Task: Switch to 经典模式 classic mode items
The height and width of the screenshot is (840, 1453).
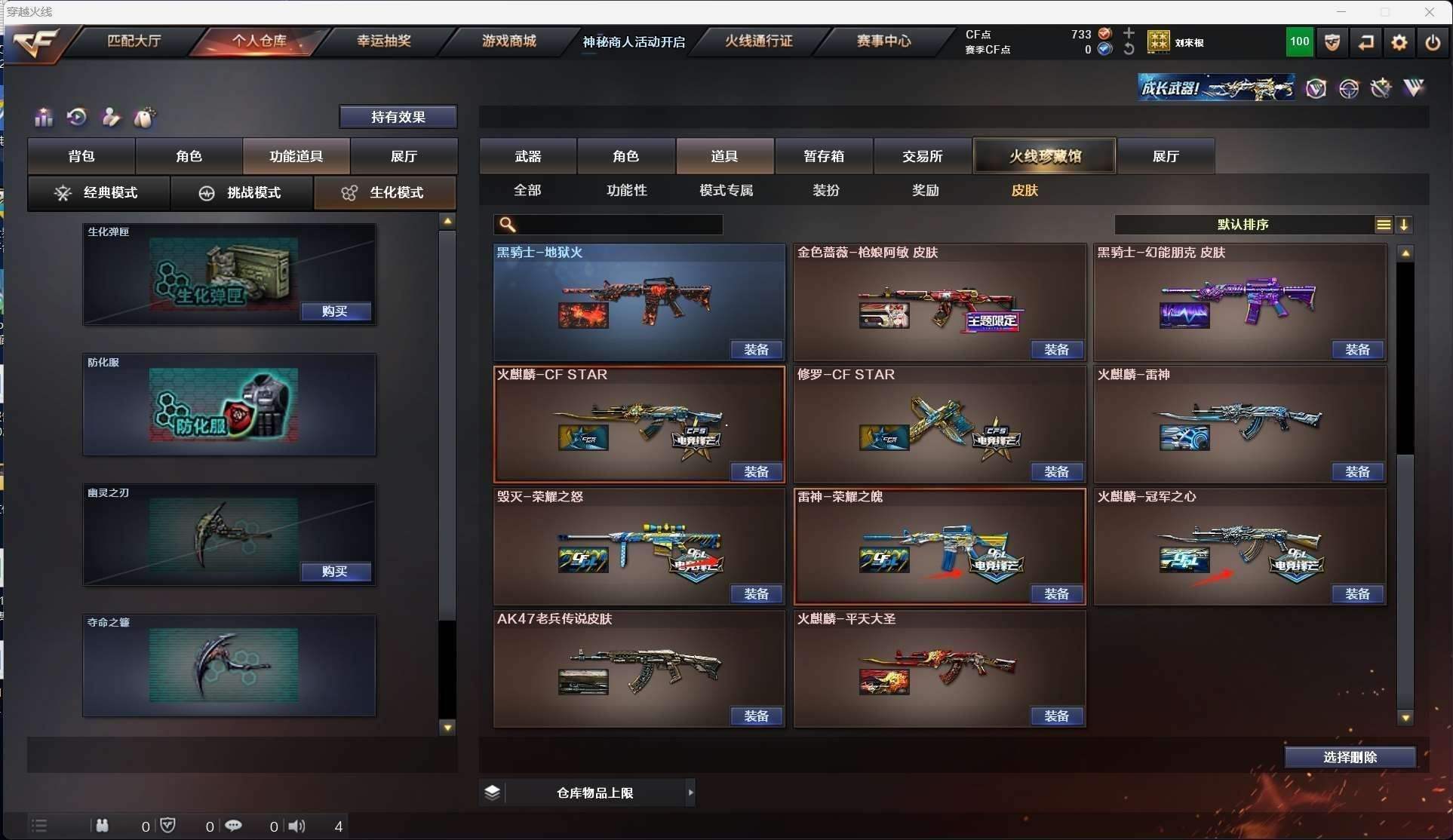Action: (99, 193)
